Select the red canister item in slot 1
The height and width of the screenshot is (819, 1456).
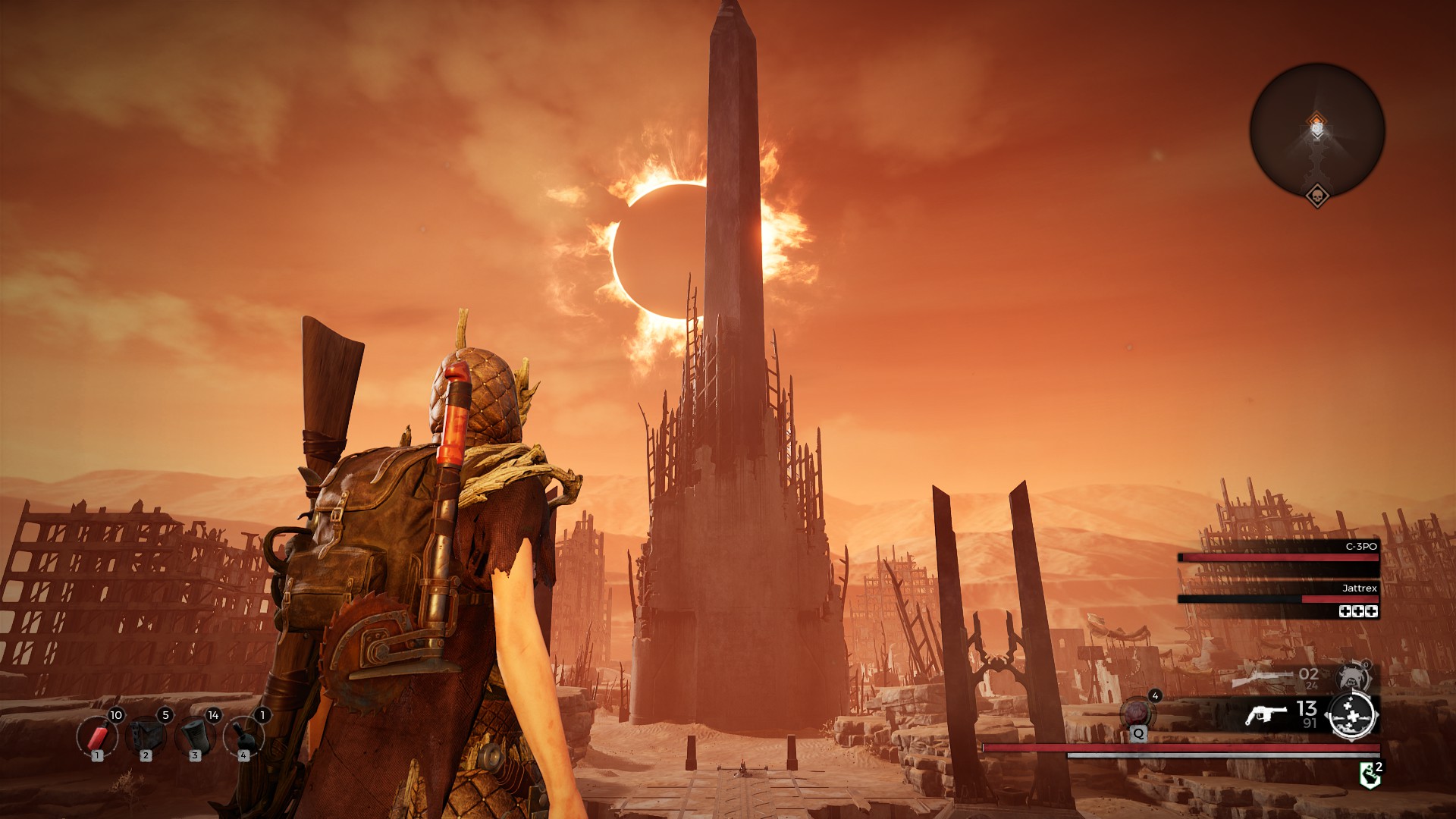(97, 736)
